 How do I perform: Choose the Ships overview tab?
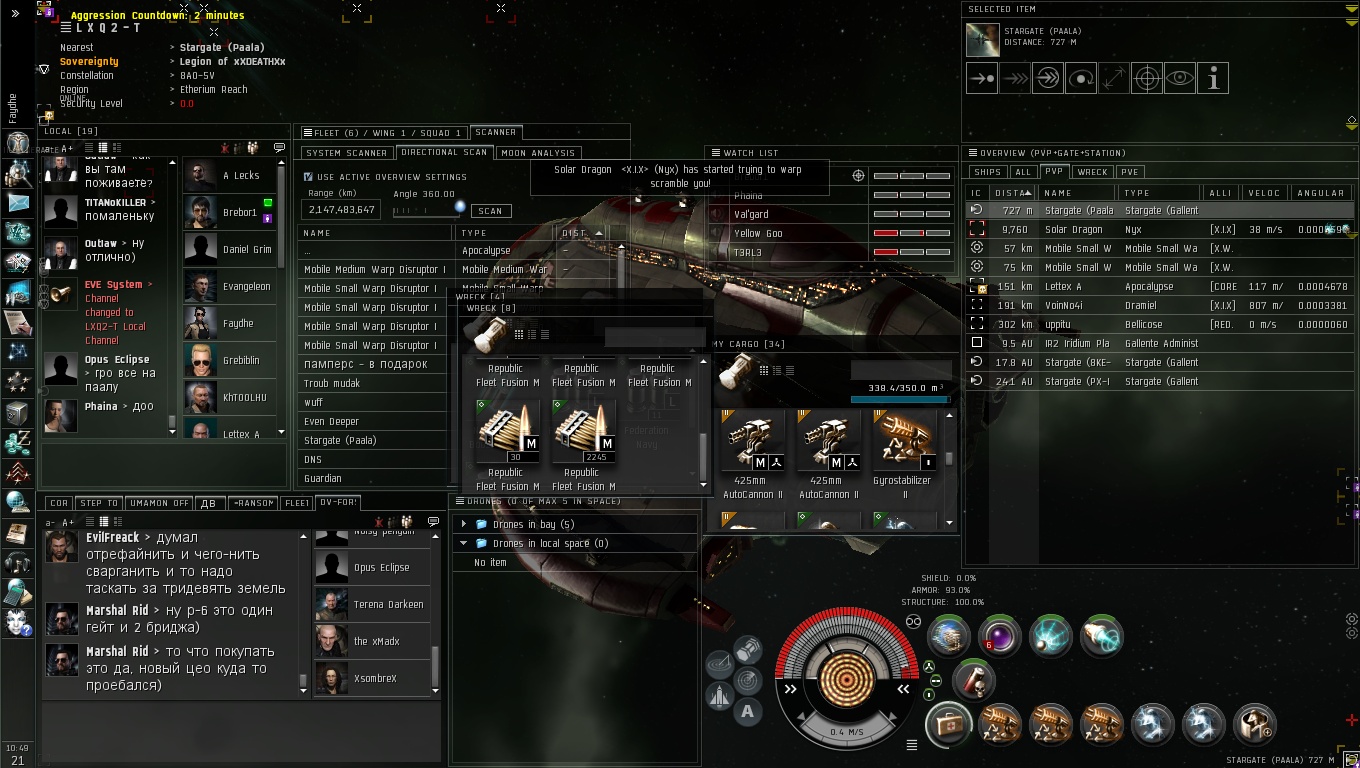point(987,172)
